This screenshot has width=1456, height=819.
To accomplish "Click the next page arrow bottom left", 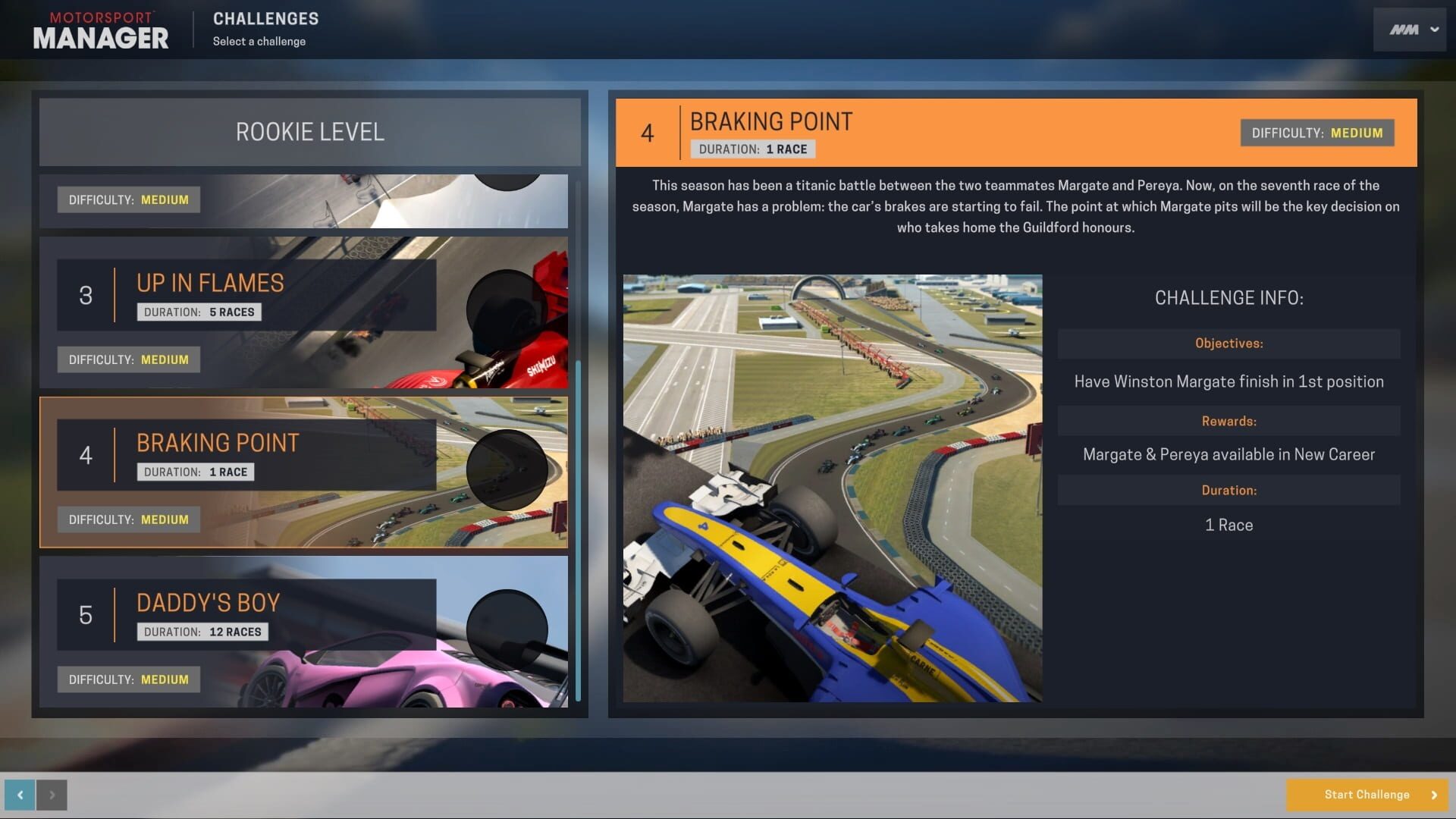I will pyautogui.click(x=53, y=794).
